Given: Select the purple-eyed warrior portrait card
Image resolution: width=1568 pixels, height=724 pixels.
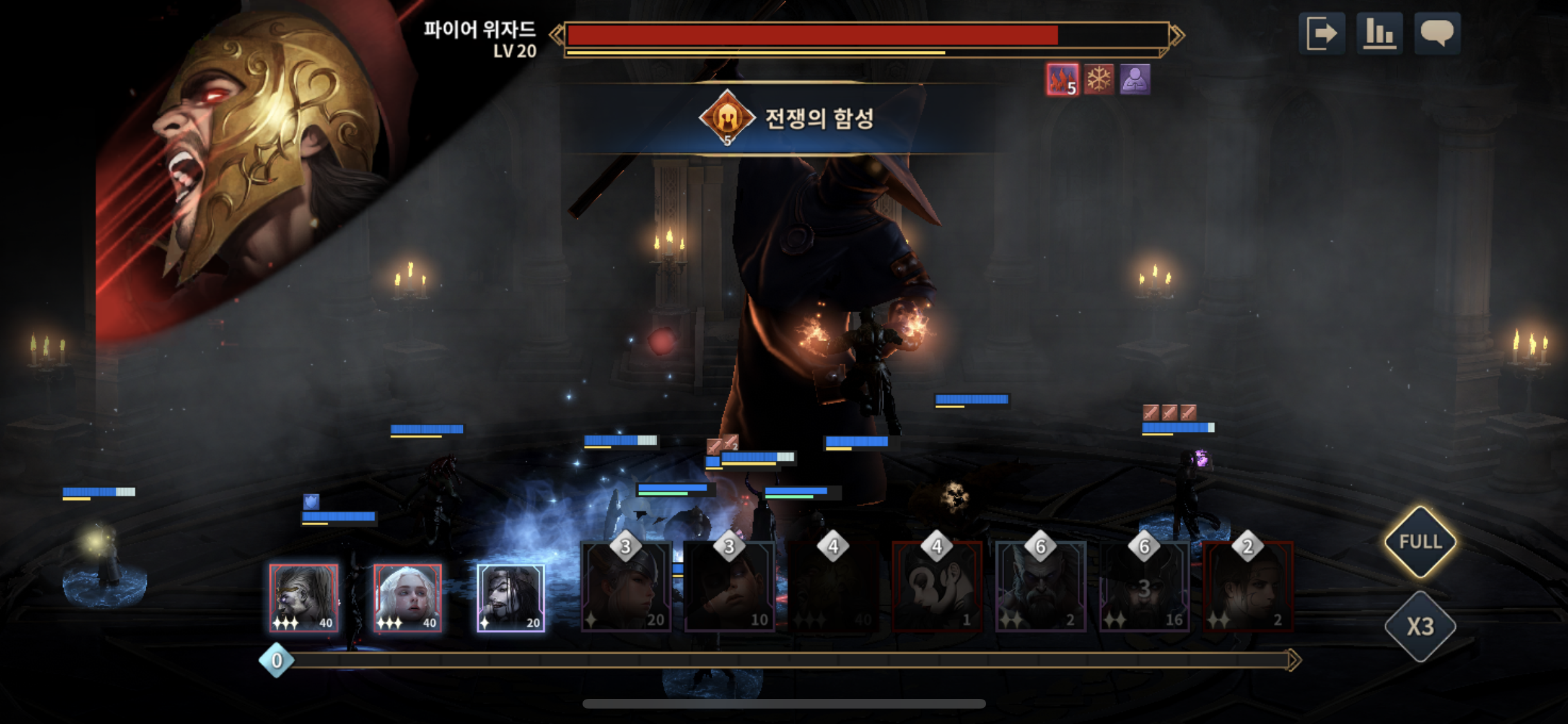Looking at the screenshot, I should tap(304, 598).
